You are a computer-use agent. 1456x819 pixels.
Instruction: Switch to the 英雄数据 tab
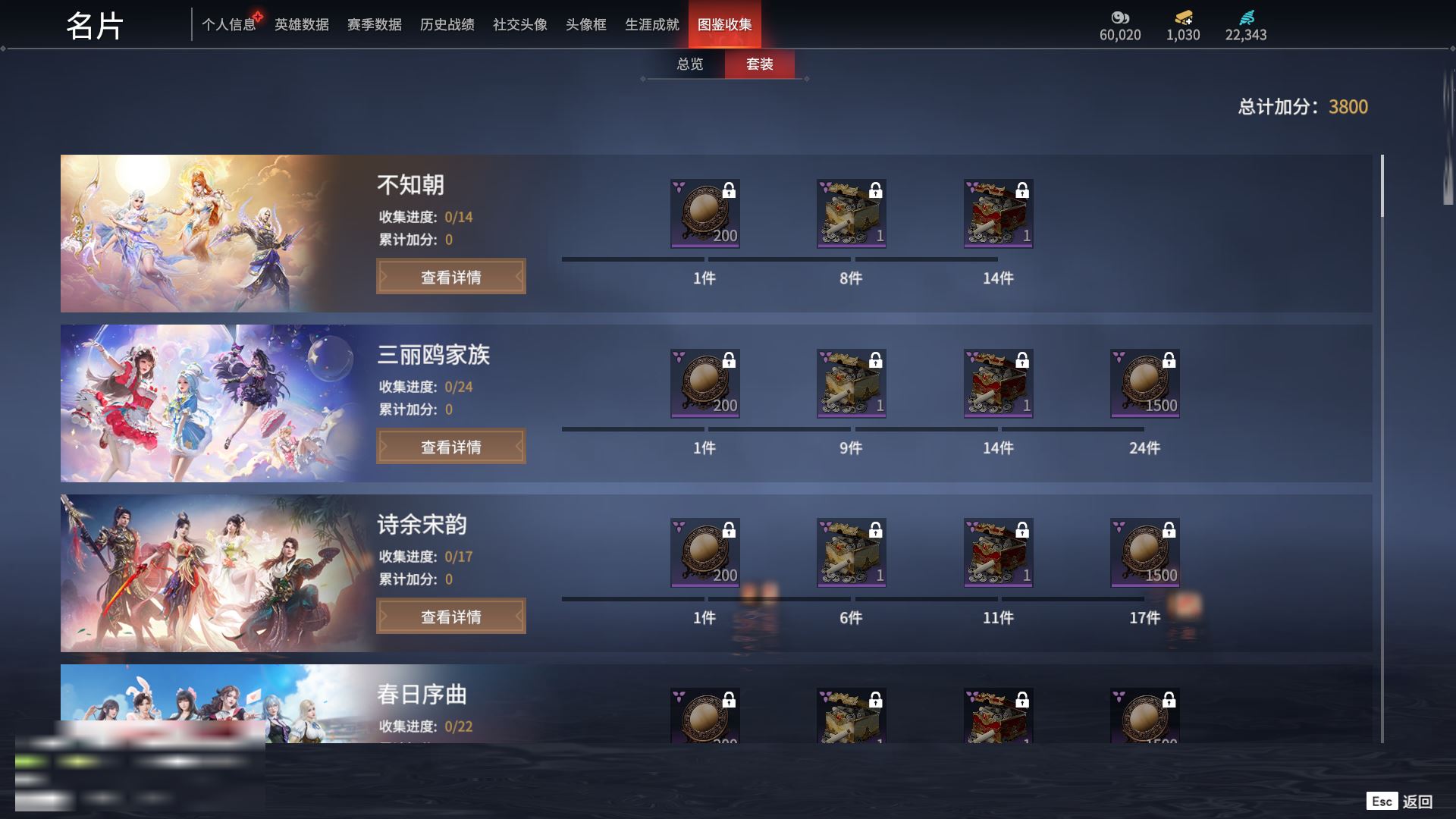click(301, 25)
